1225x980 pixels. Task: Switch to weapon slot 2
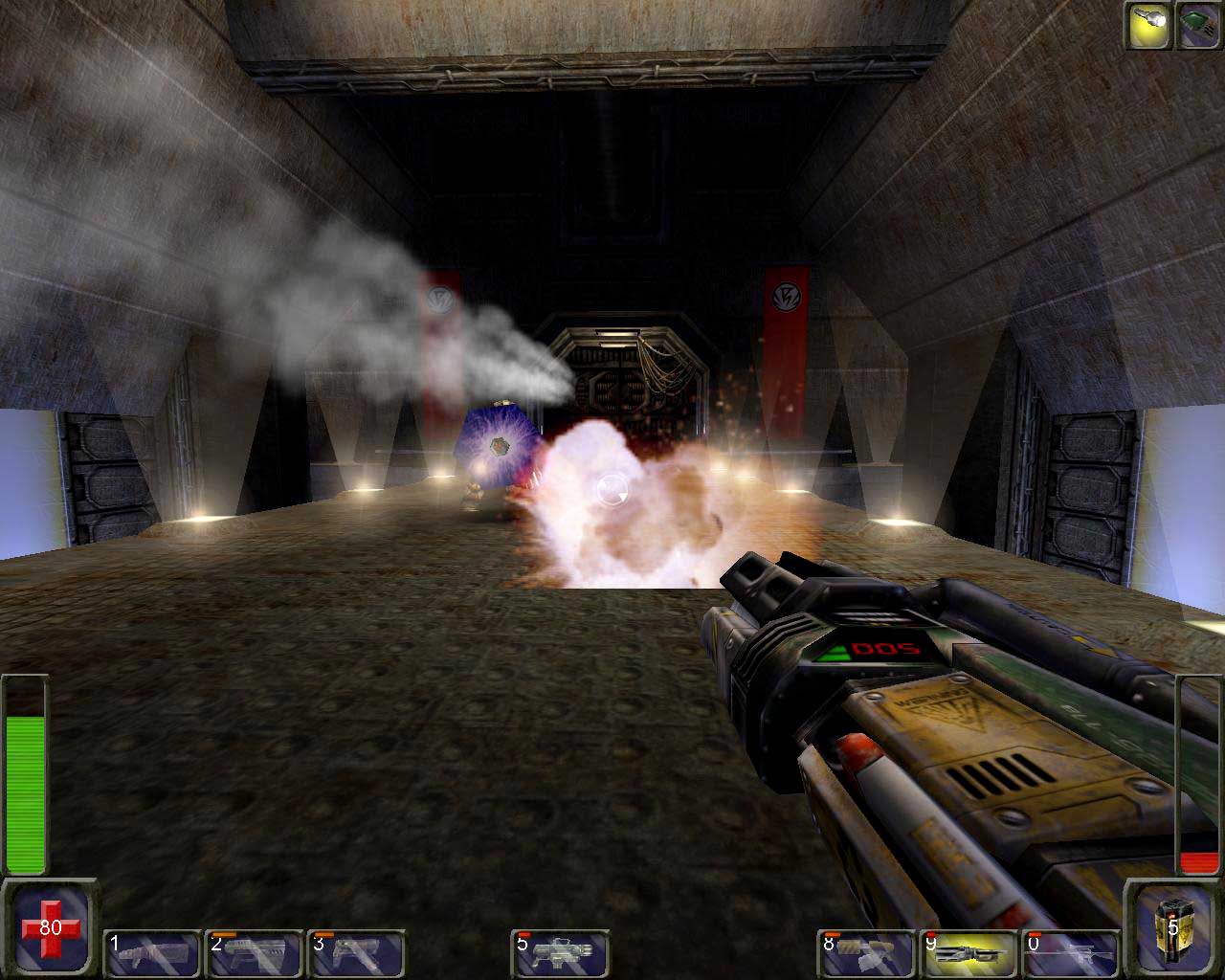point(255,953)
